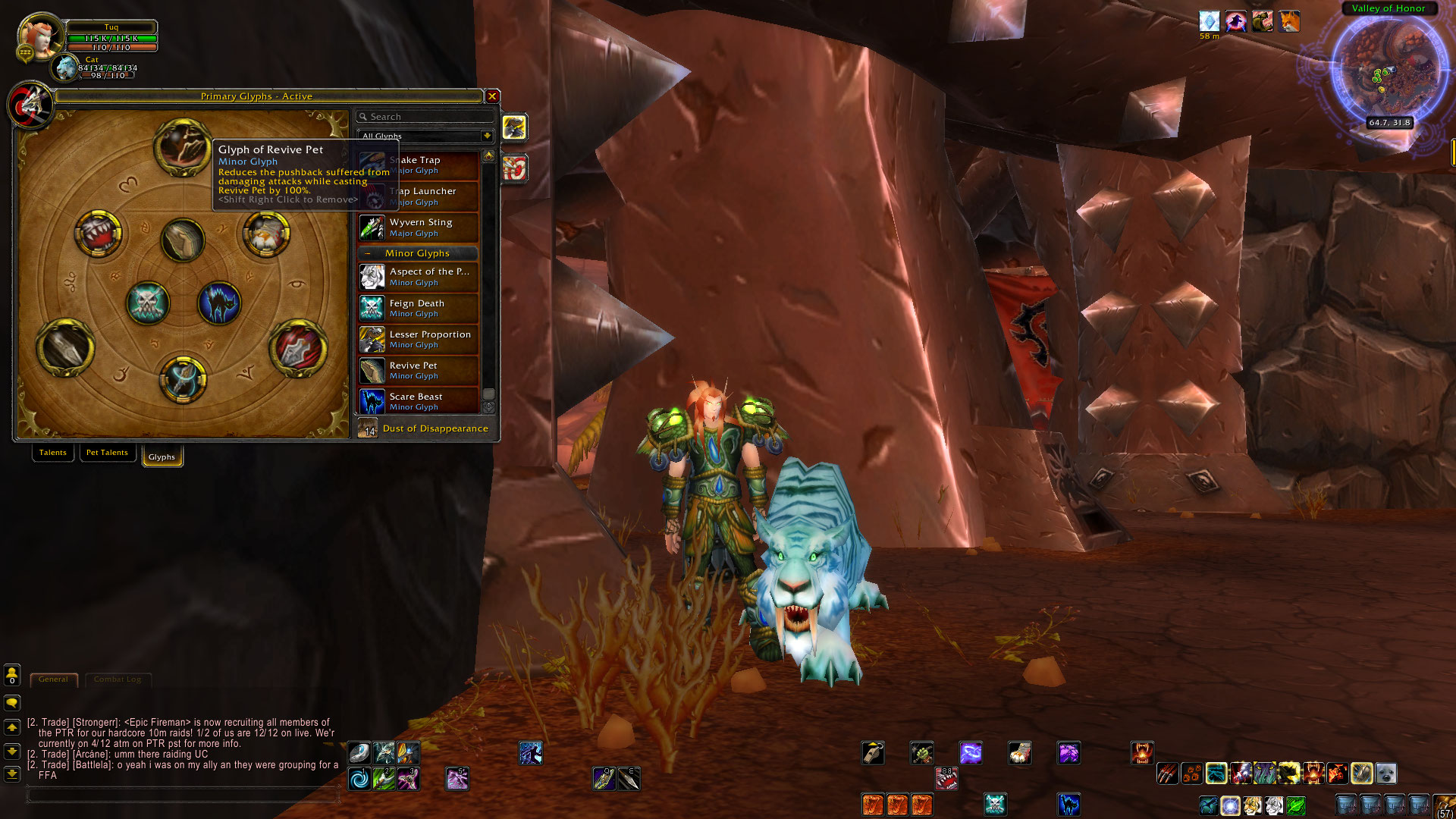Click the red target icon beside the glyph window

pos(514,168)
